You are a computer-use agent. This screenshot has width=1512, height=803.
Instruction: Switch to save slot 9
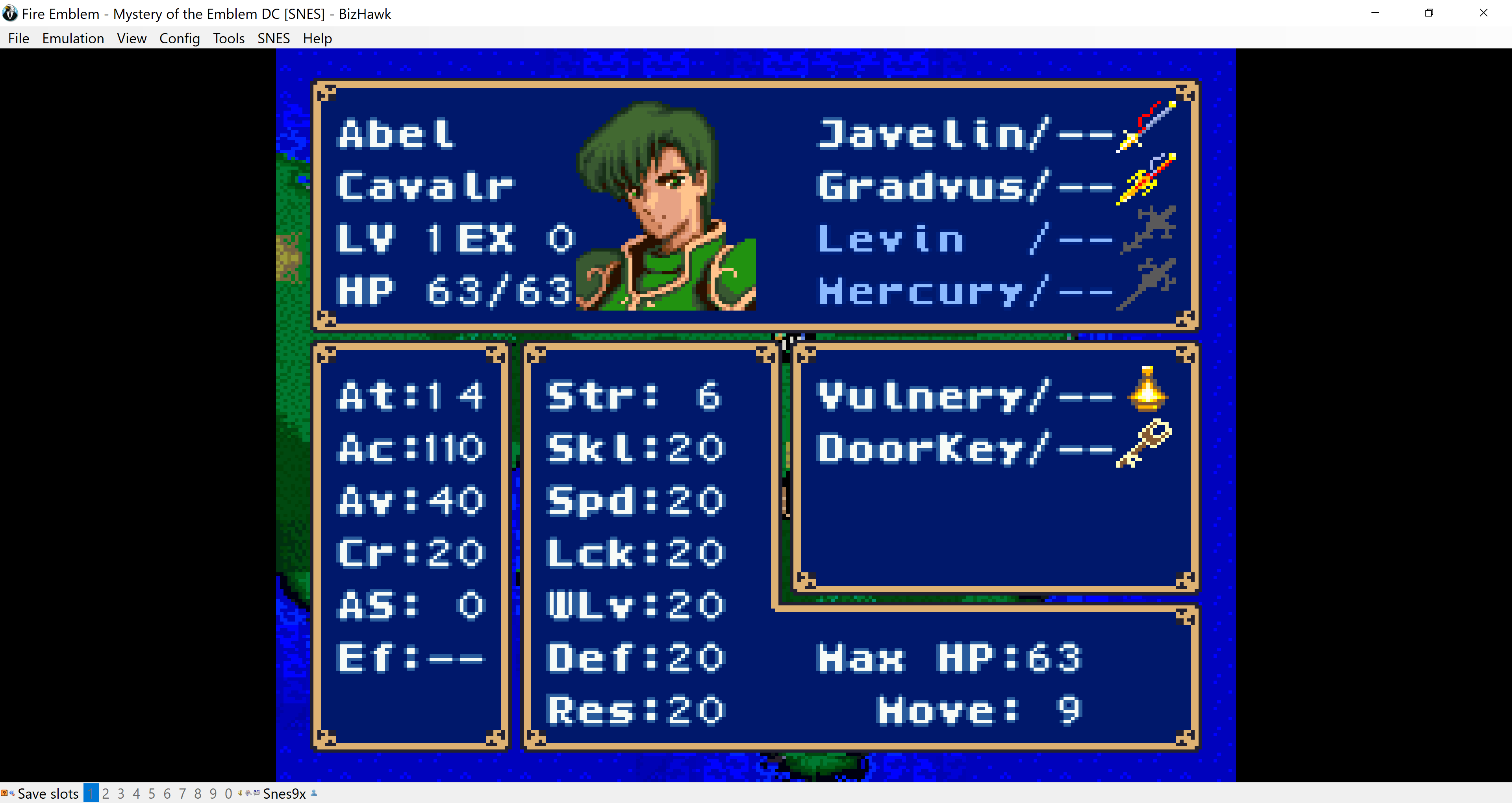click(213, 794)
